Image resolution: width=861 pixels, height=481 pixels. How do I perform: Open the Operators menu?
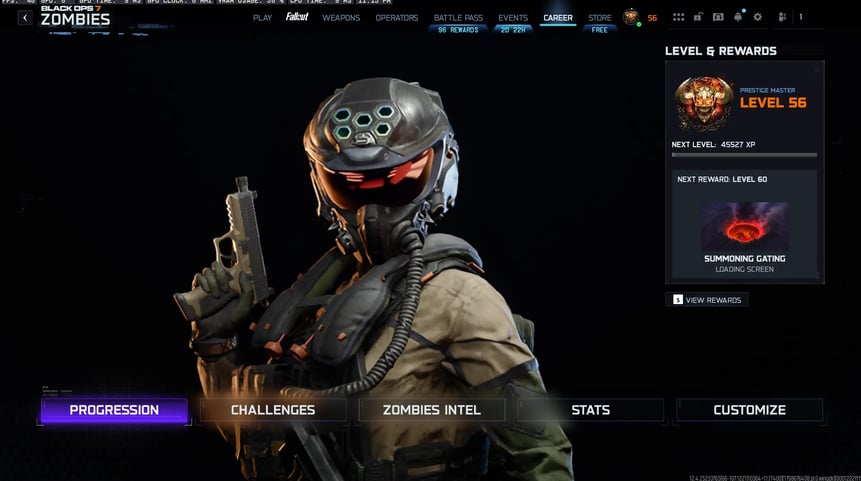point(397,18)
